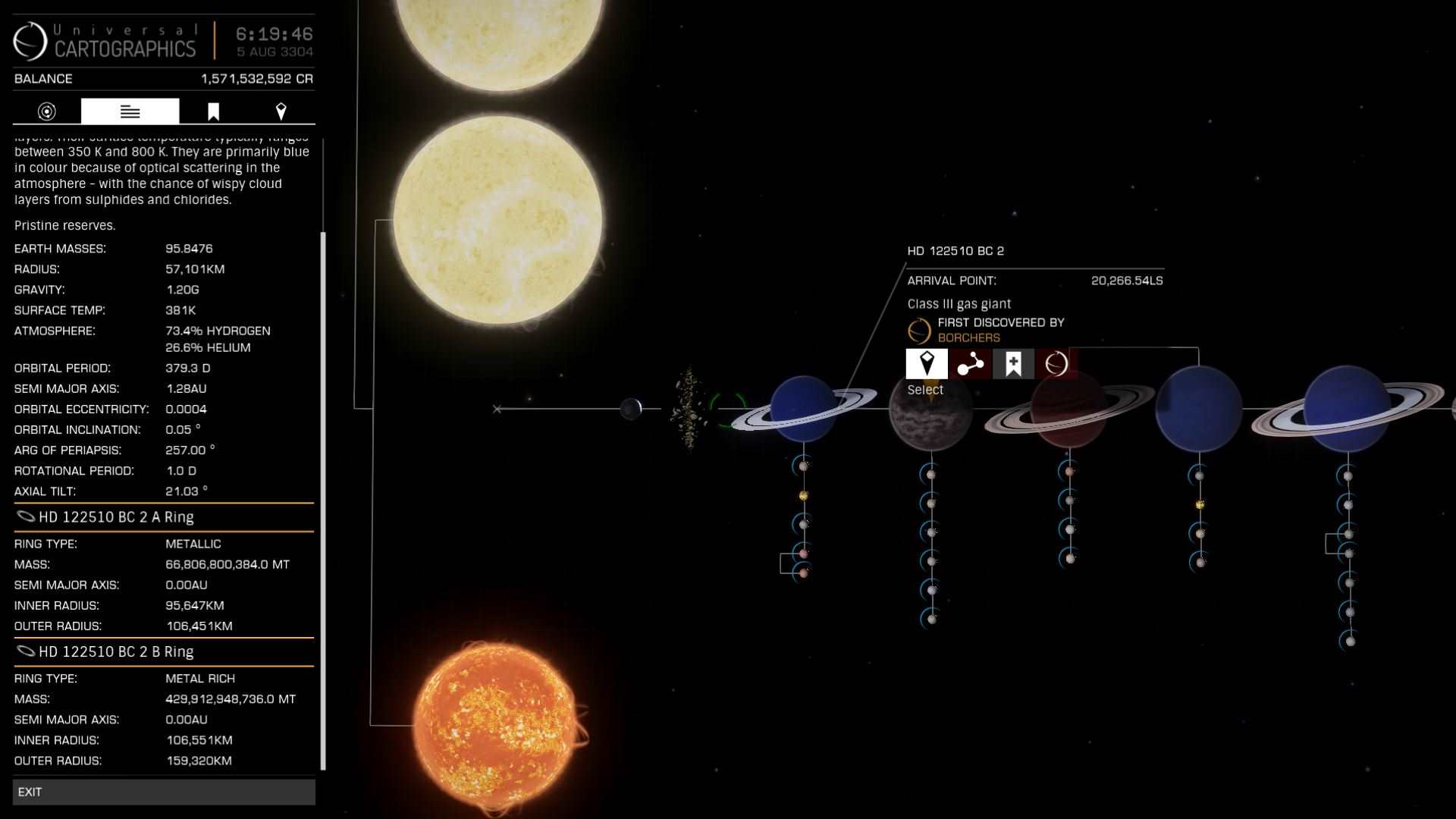Exit the system map with EXIT

(x=163, y=792)
